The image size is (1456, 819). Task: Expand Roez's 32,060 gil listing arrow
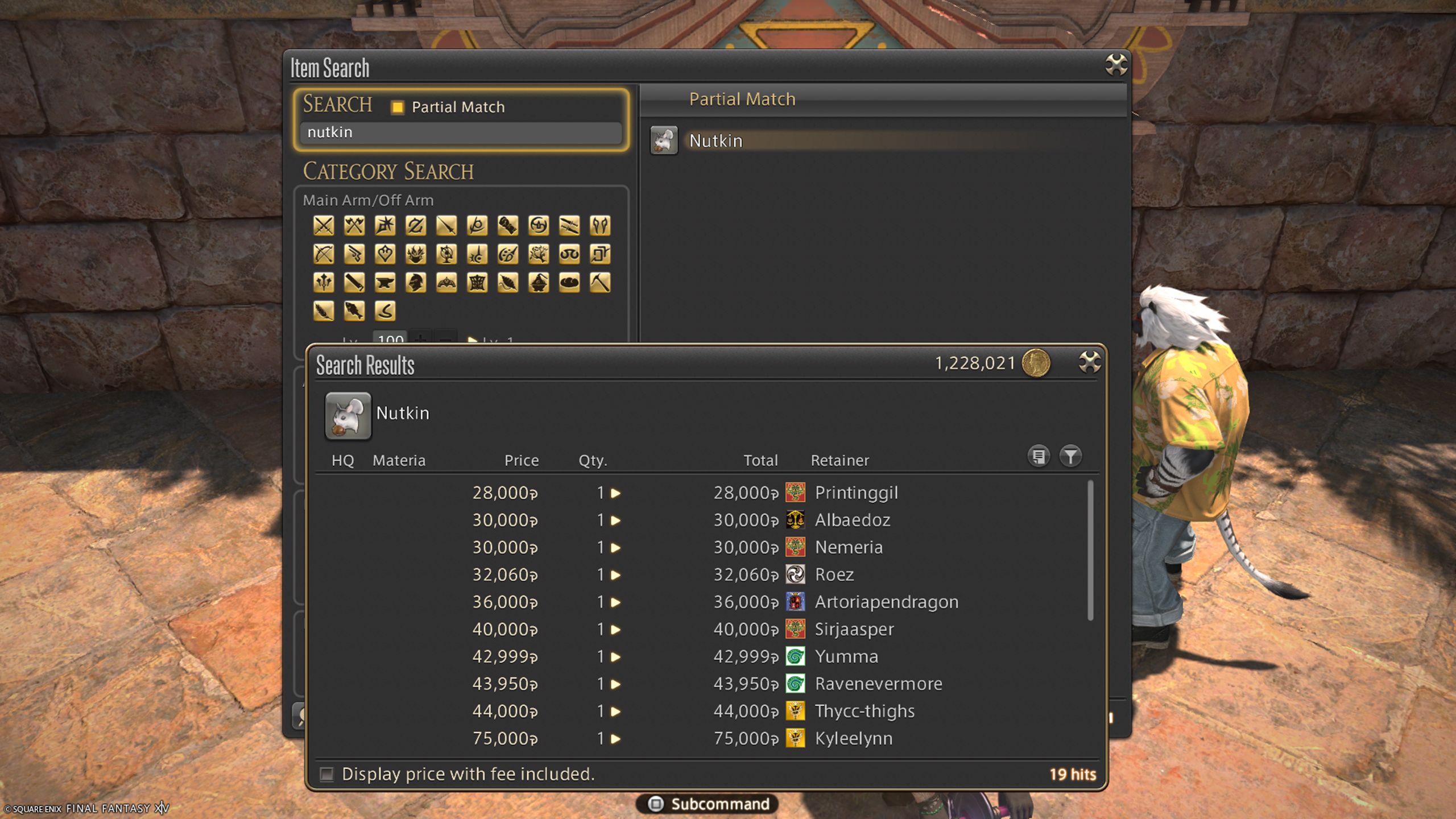[x=617, y=574]
